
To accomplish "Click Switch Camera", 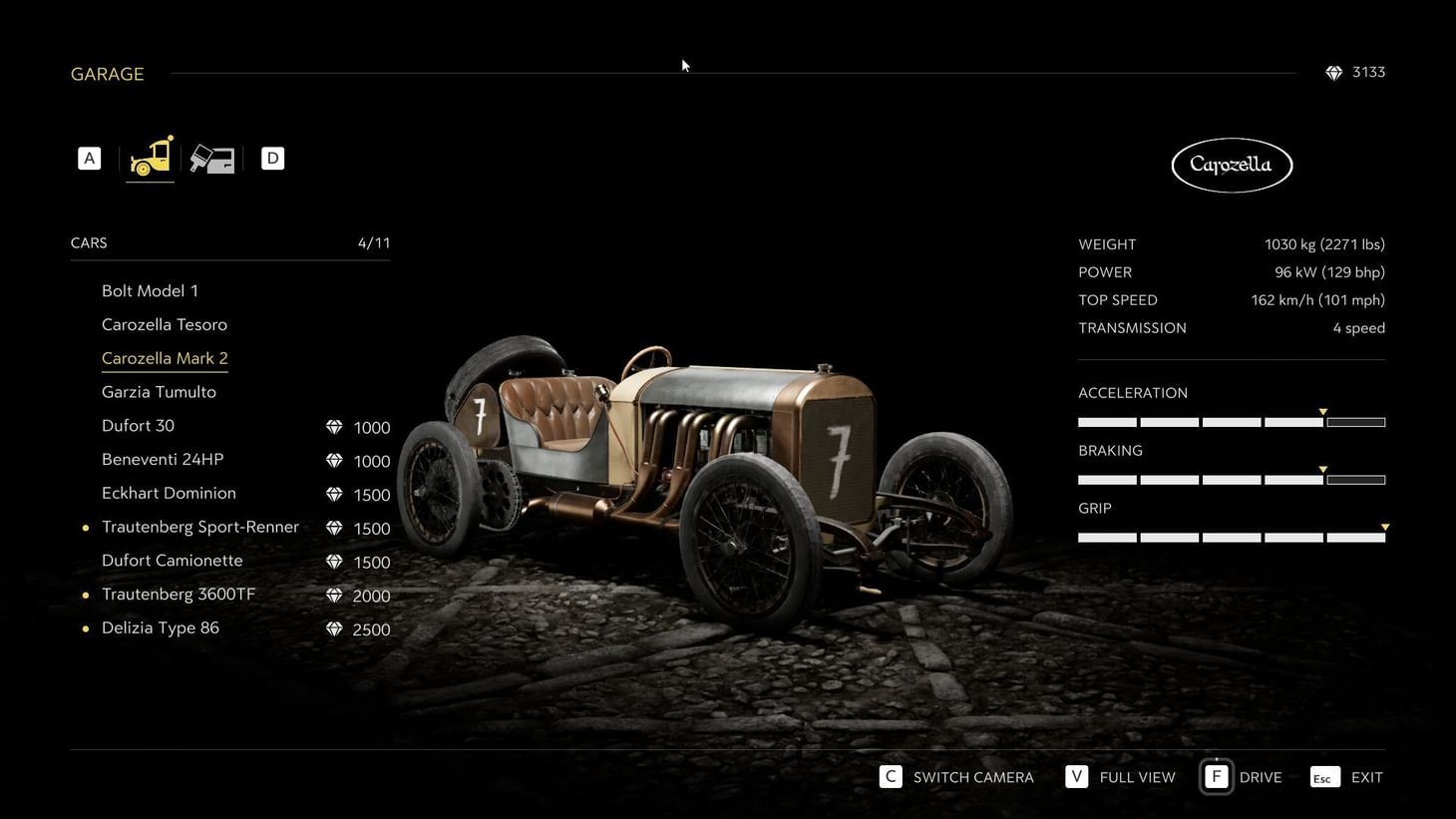I will coord(956,777).
